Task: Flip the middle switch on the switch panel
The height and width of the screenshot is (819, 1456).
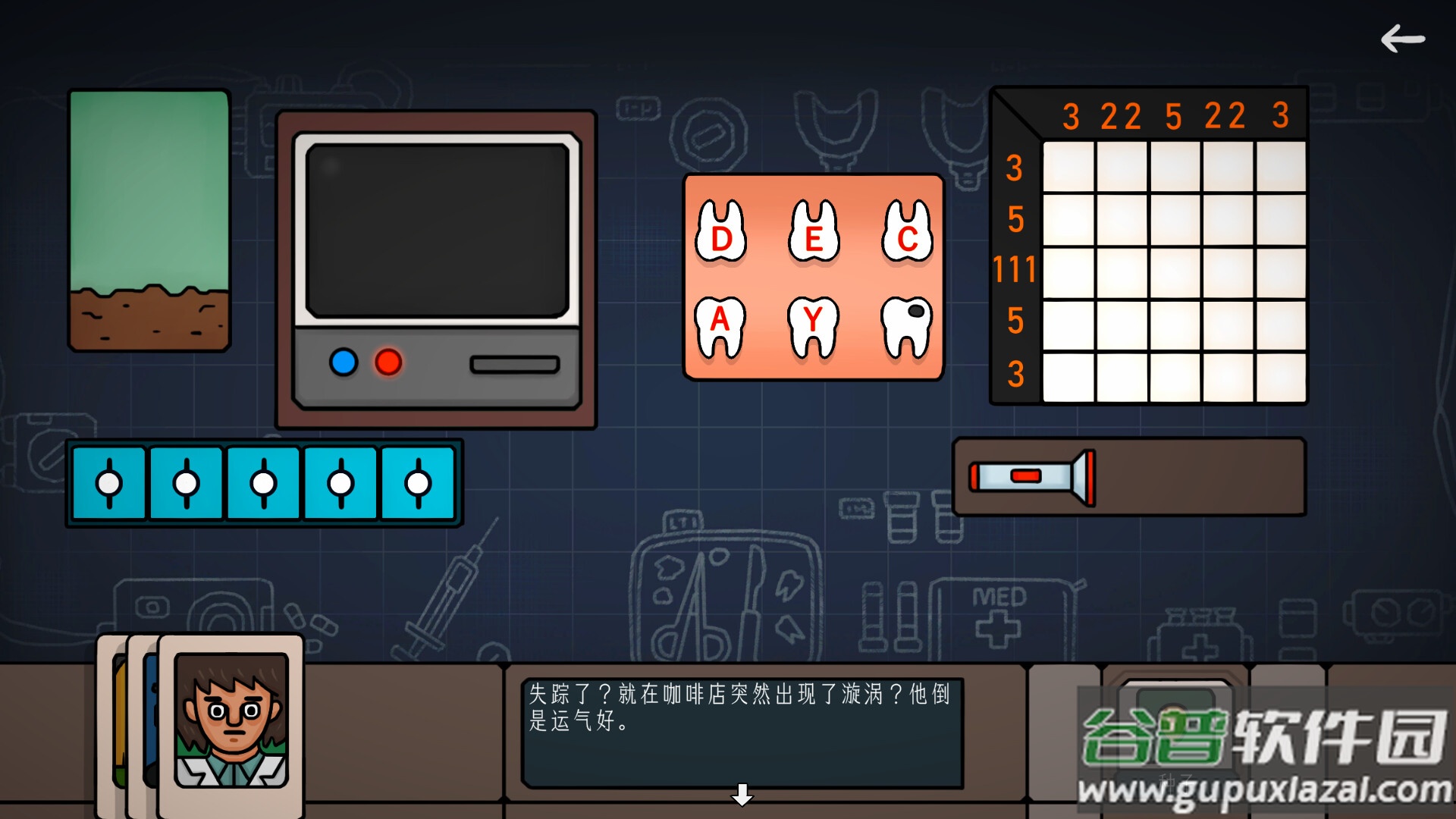Action: pos(263,482)
